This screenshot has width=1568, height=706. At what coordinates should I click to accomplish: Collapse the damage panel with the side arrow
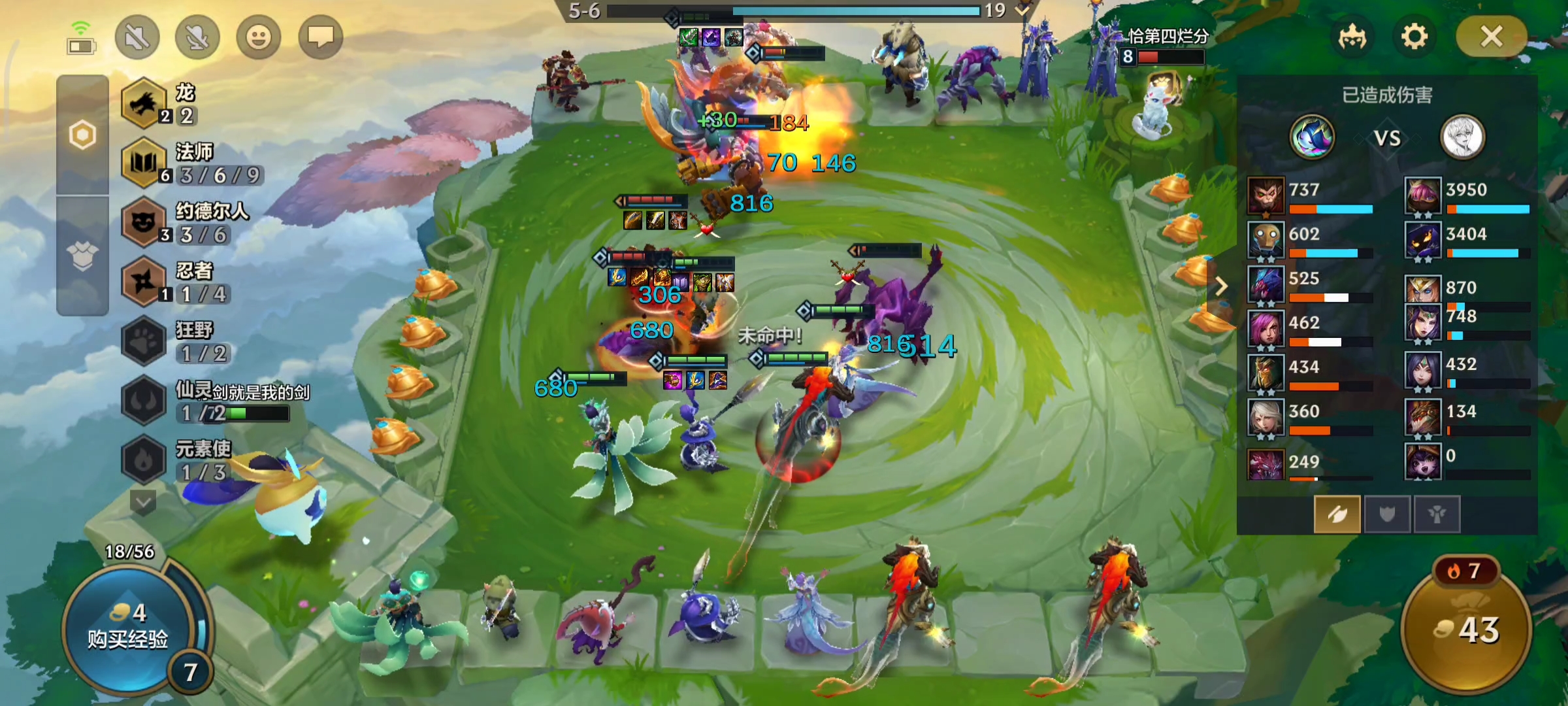click(1221, 286)
